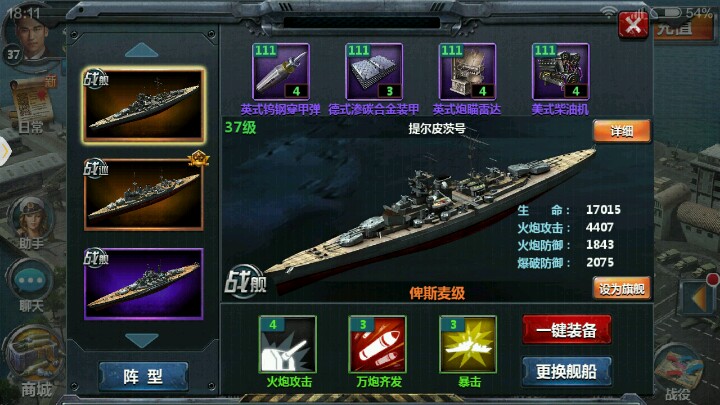Image resolution: width=720 pixels, height=405 pixels.
Task: Select the cruiser with the gold badge
Action: (x=143, y=194)
